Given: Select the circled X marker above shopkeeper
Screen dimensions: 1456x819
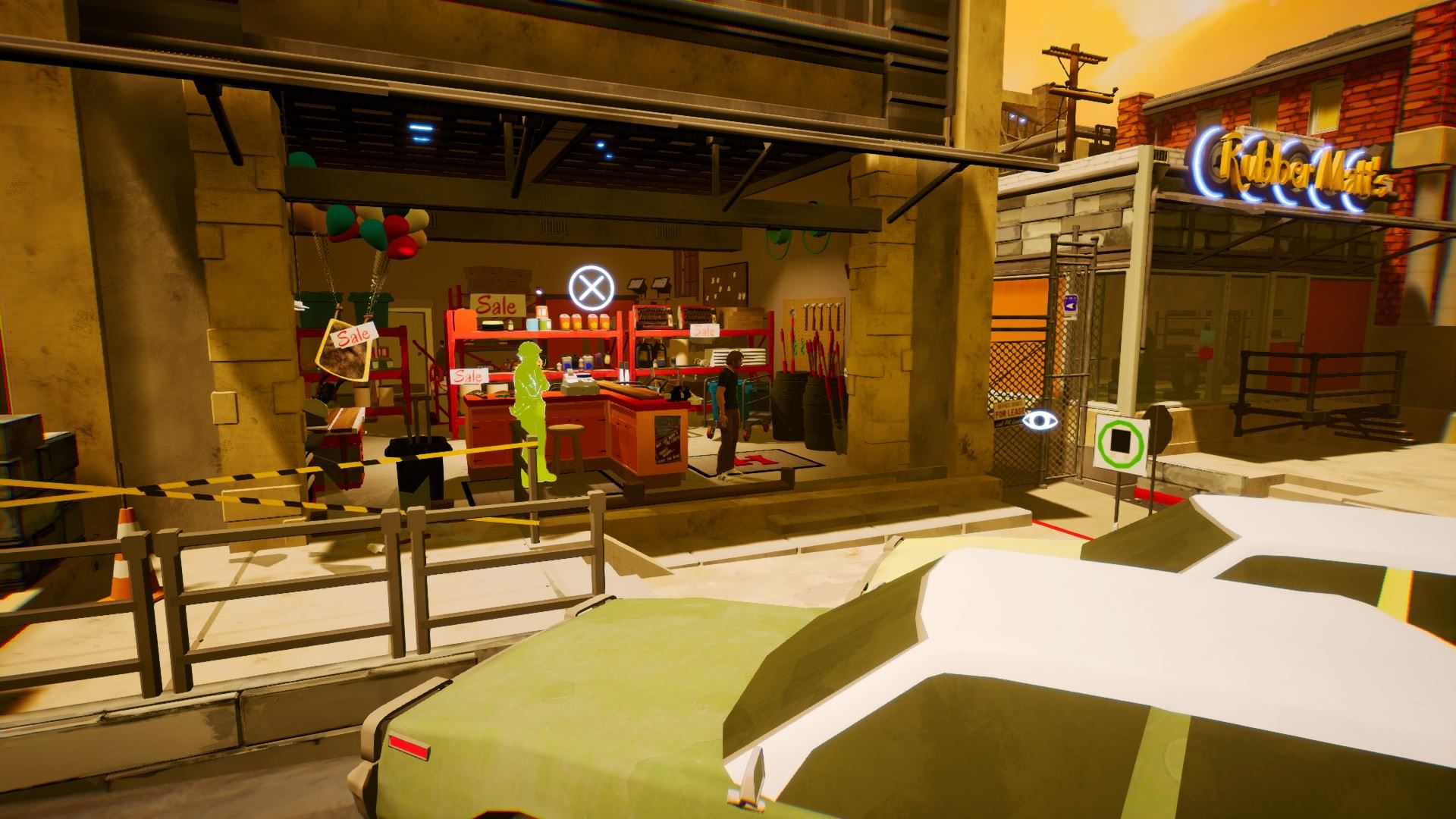Looking at the screenshot, I should pyautogui.click(x=591, y=287).
